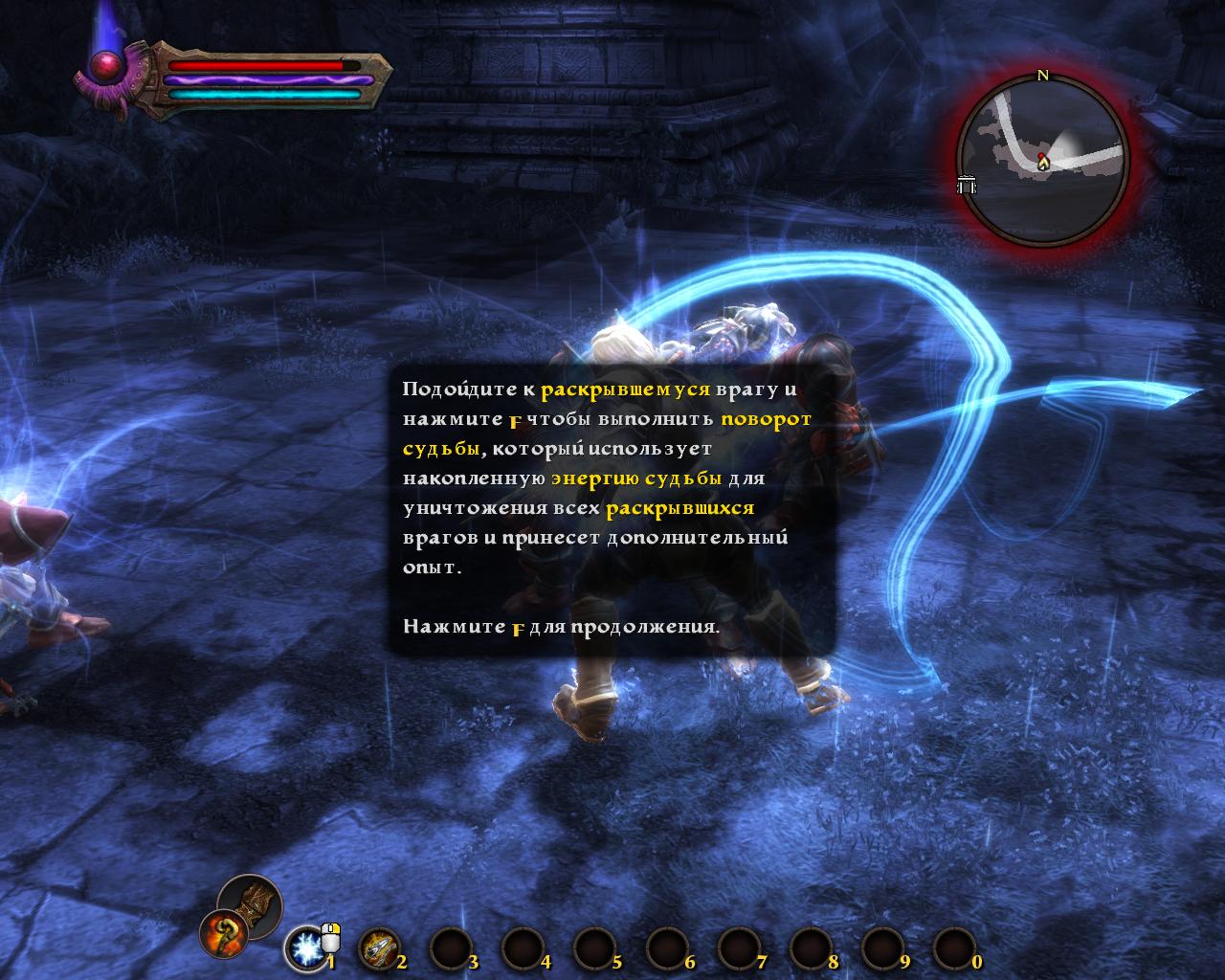Select empty hotbar slot numbered 5

[x=593, y=948]
